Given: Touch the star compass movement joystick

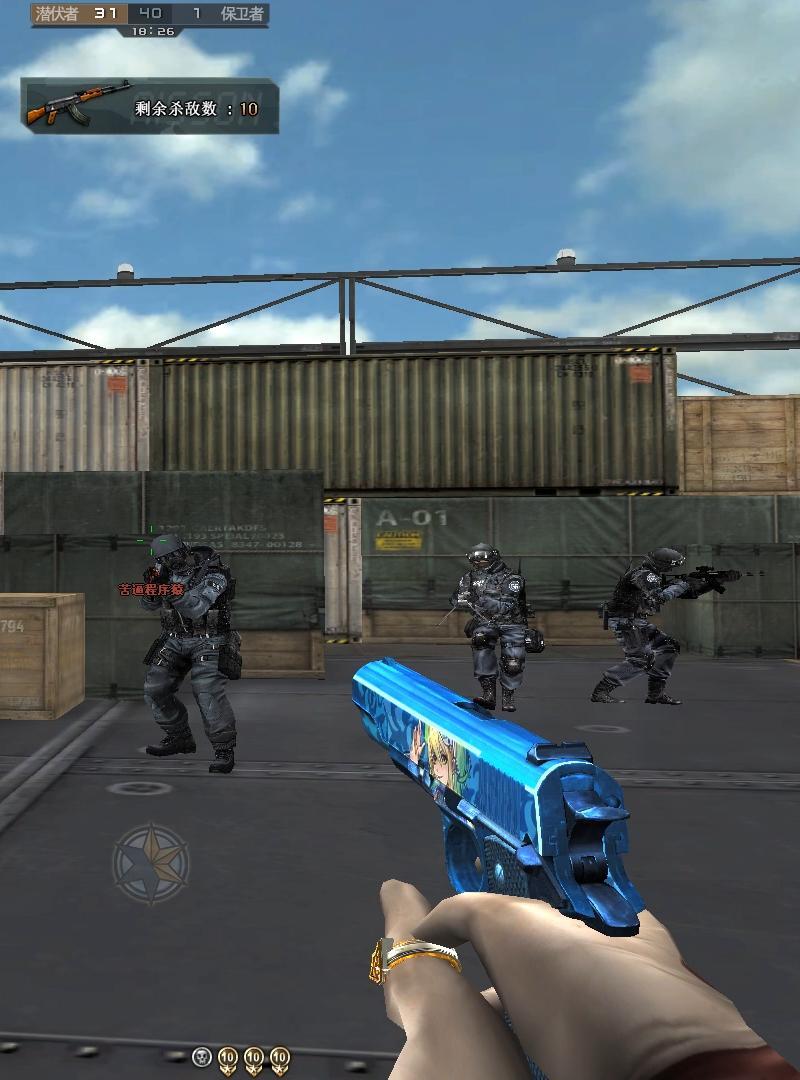Looking at the screenshot, I should pyautogui.click(x=151, y=861).
